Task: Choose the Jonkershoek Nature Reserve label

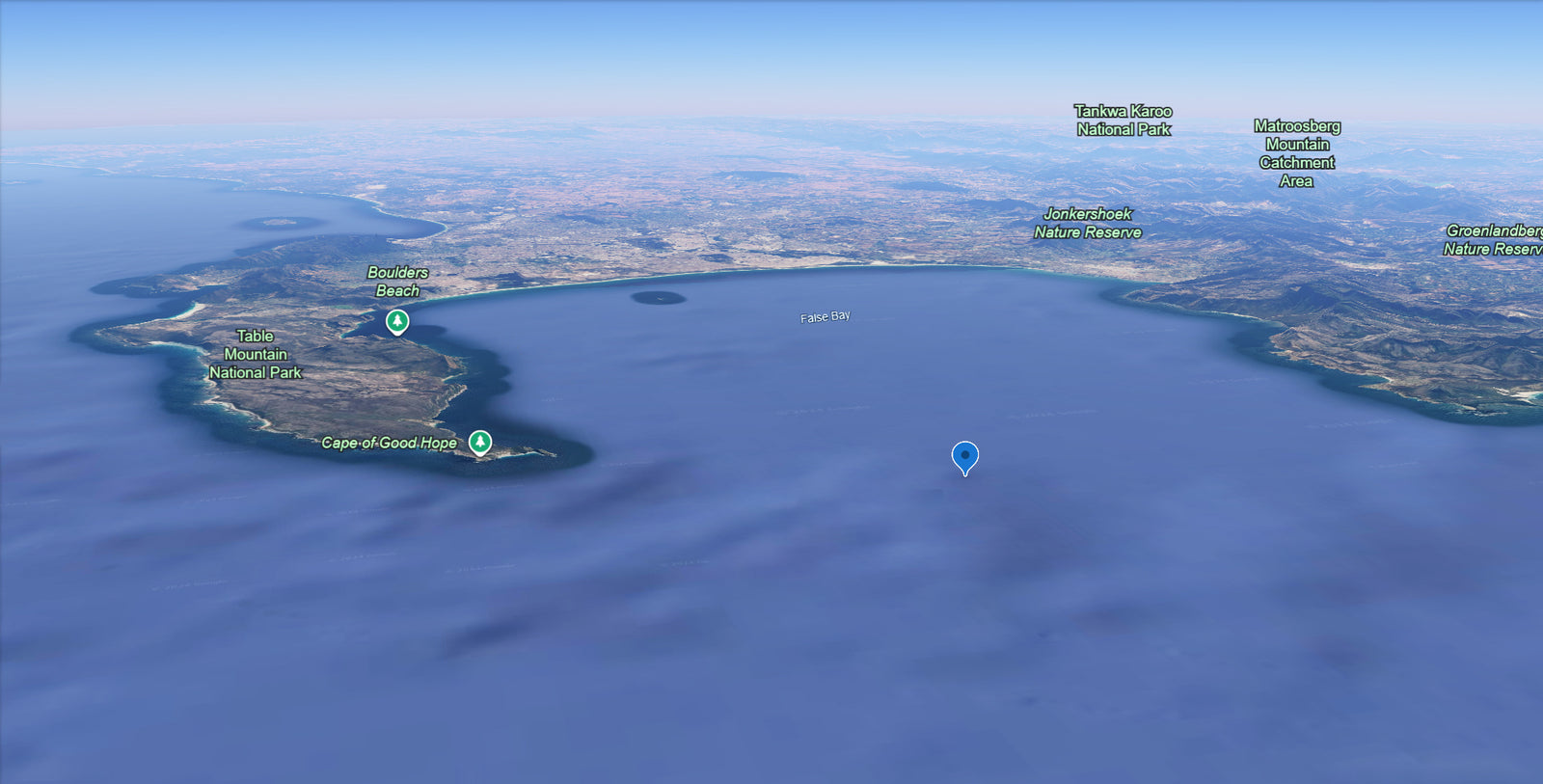Action: pyautogui.click(x=1088, y=223)
